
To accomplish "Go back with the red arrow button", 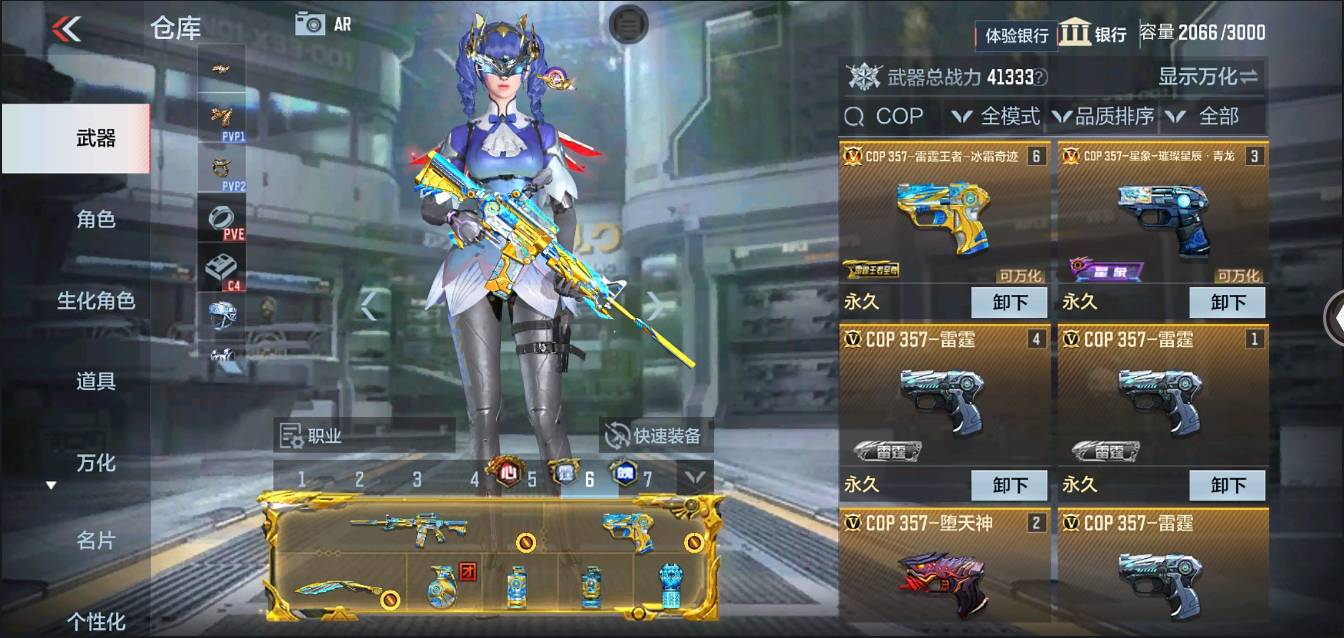I will coord(66,28).
